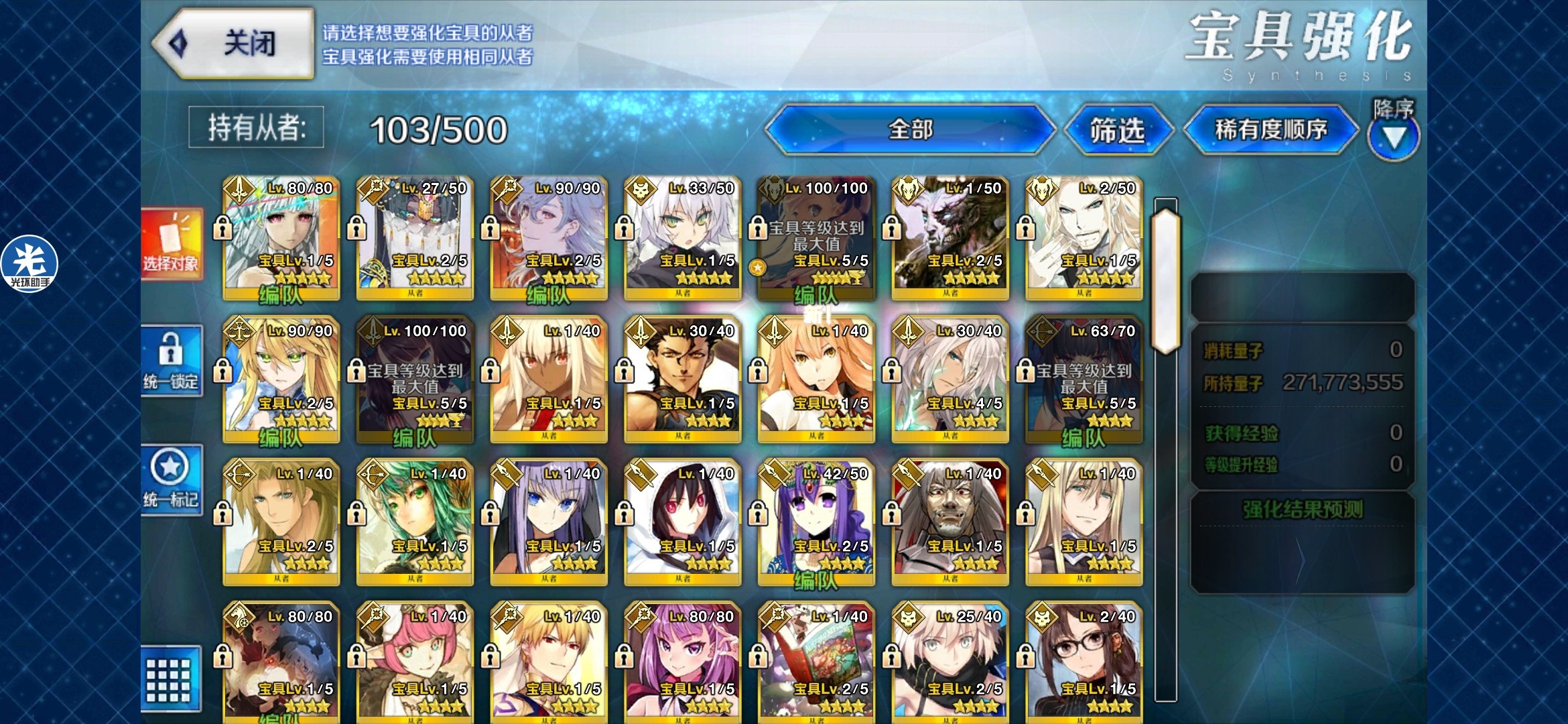This screenshot has width=1568, height=724.
Task: Toggle the 降序 descending arrow
Action: click(x=1394, y=137)
